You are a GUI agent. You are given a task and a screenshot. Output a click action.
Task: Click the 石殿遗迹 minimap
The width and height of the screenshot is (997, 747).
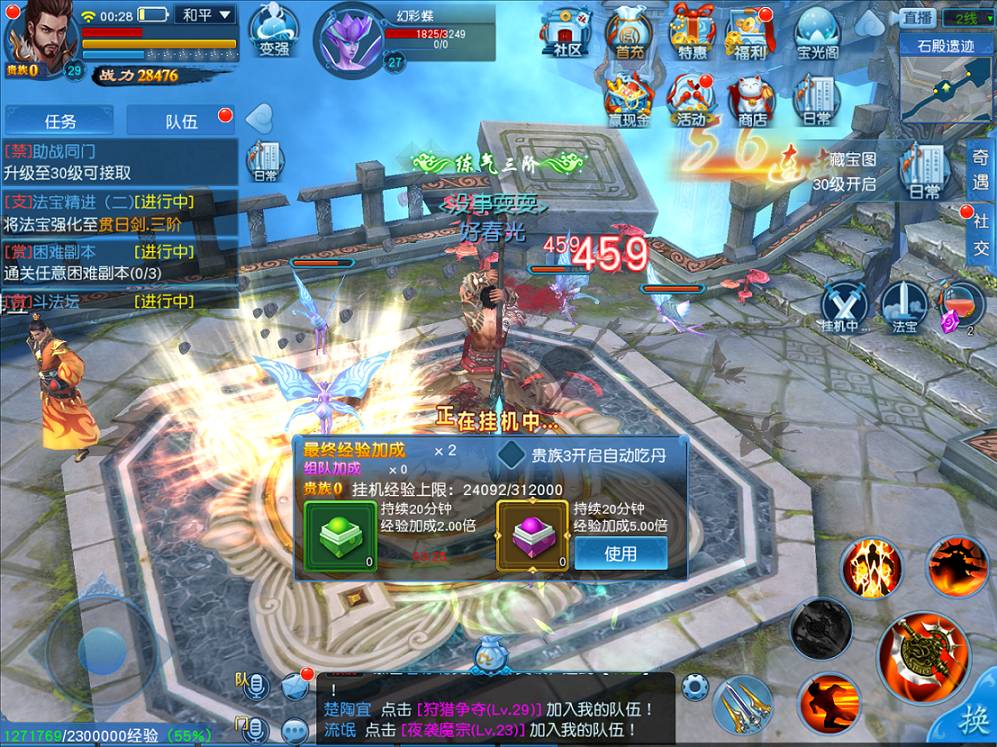pos(946,78)
